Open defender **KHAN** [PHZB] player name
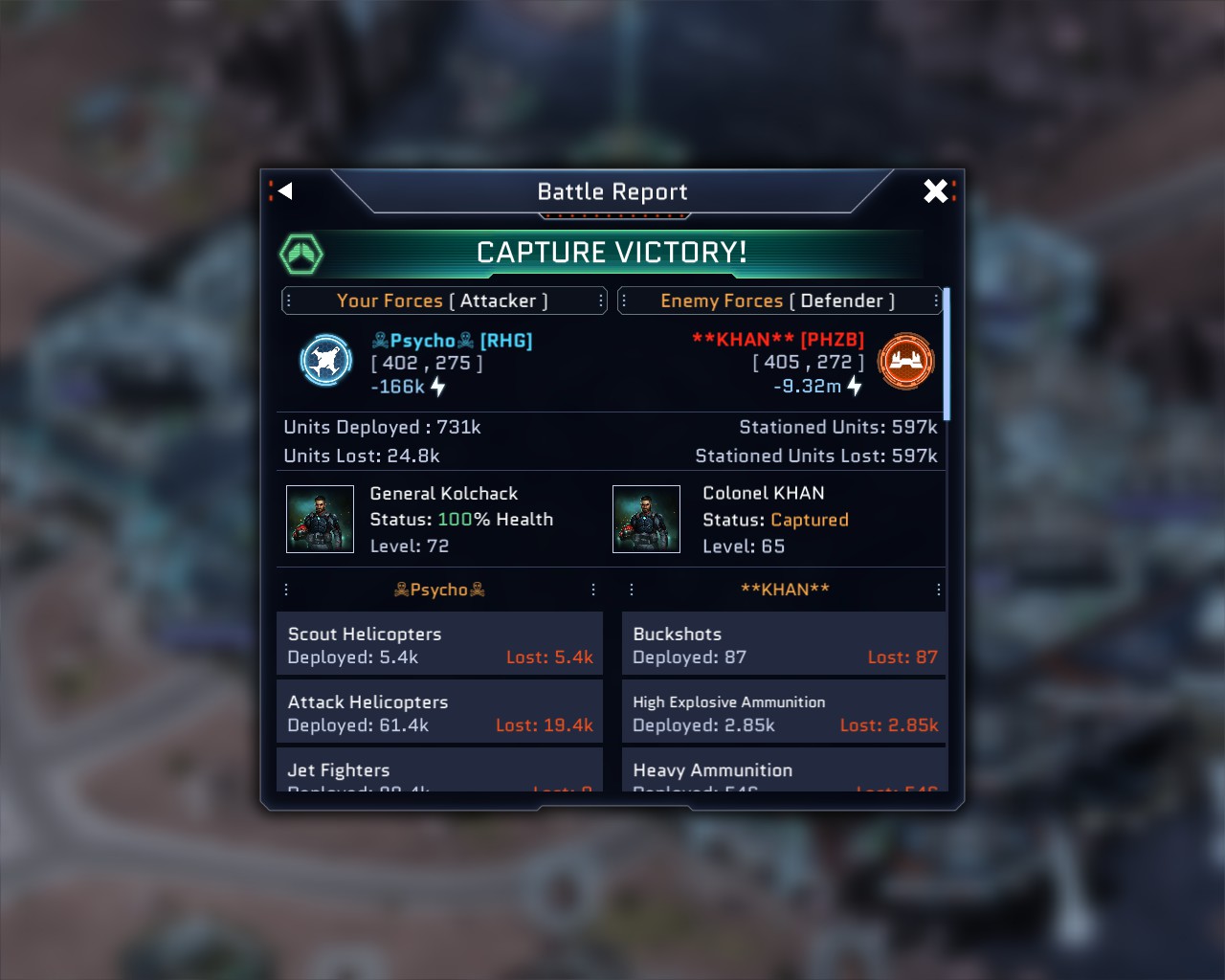Screen dimensions: 1225x980 [777, 340]
